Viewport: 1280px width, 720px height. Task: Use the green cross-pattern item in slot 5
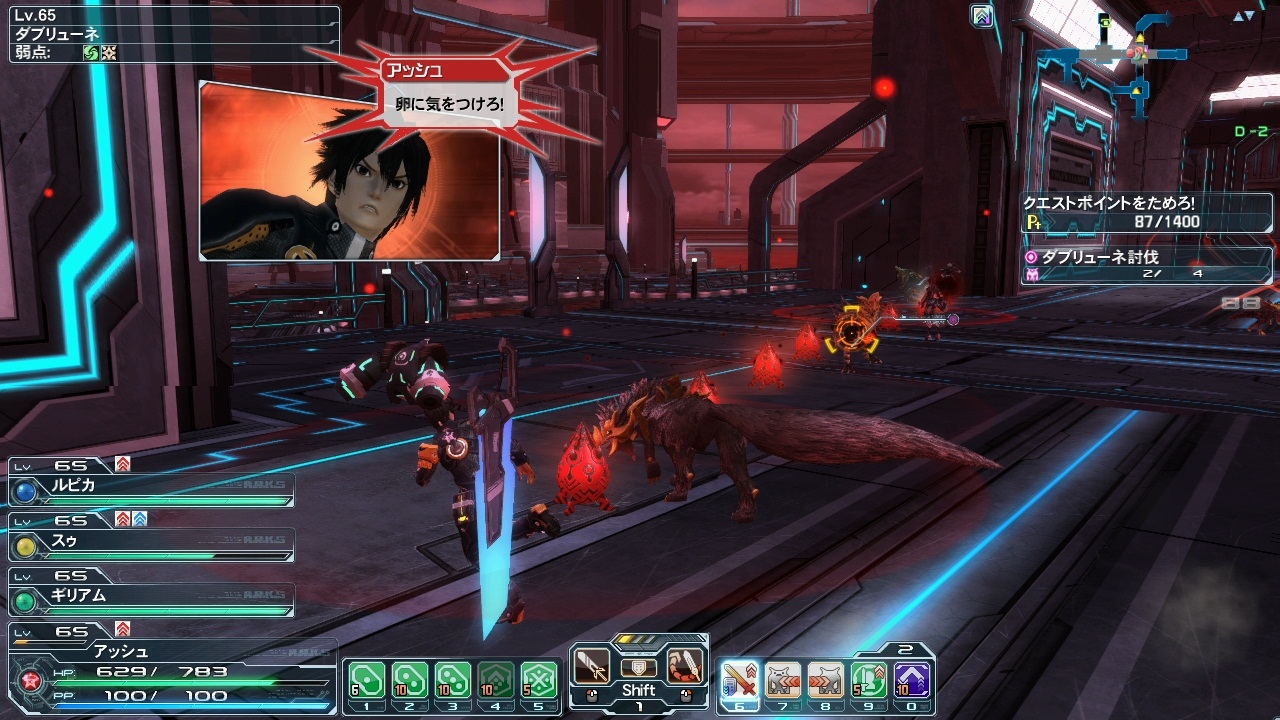(x=539, y=680)
